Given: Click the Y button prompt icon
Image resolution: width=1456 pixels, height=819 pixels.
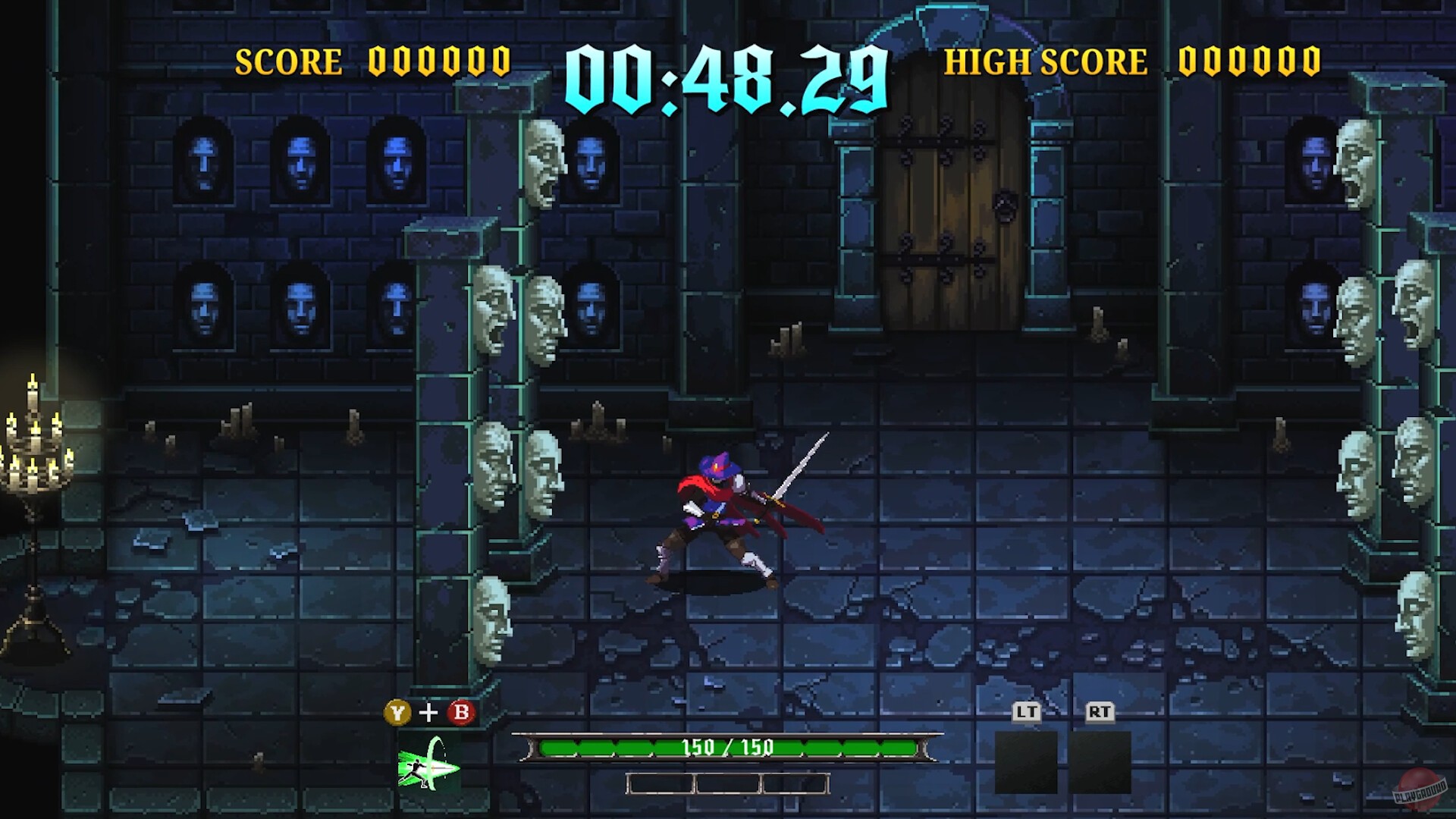Looking at the screenshot, I should pyautogui.click(x=396, y=714).
